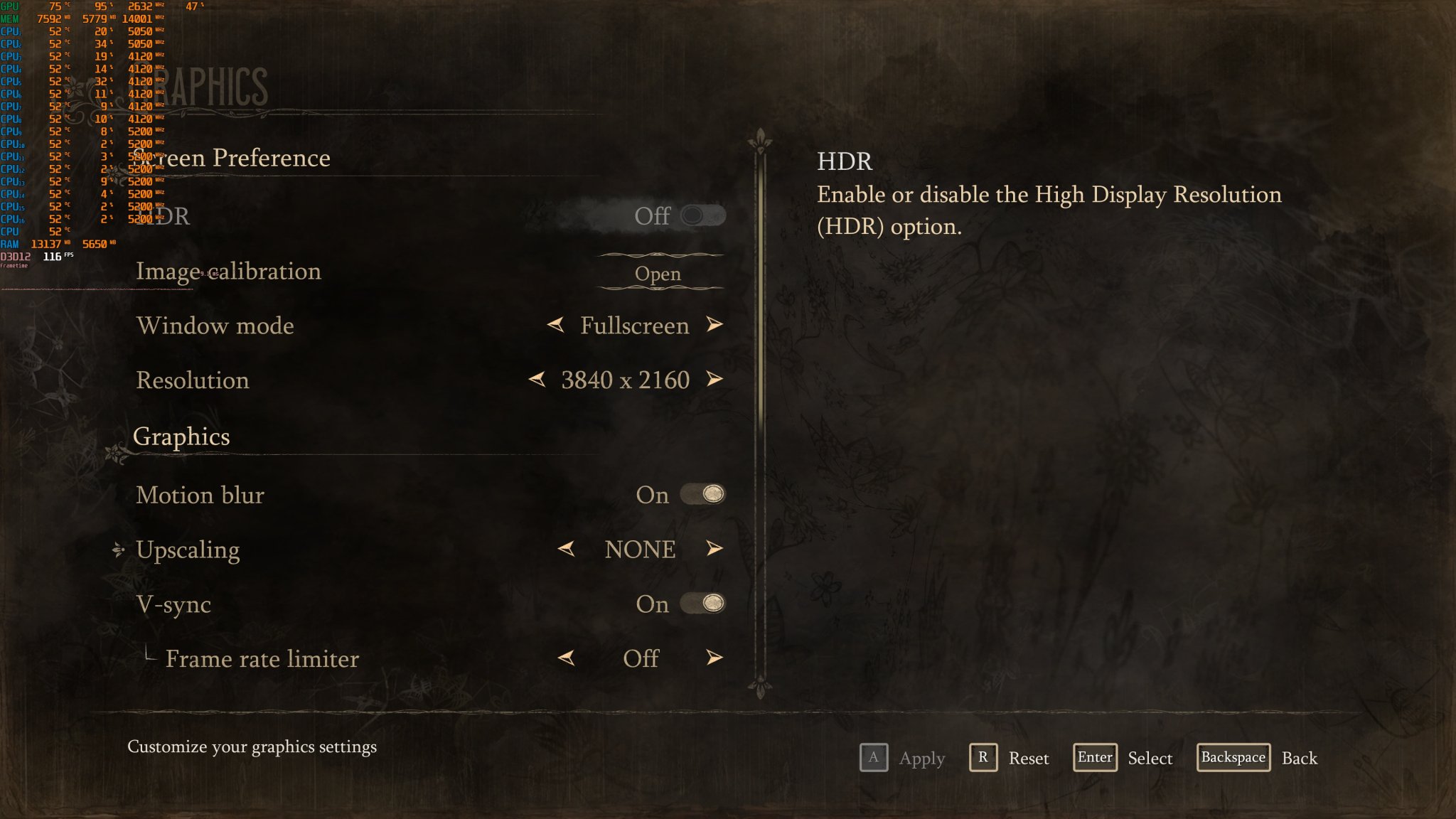
Task: Click the left arrow for Window mode
Action: (556, 325)
